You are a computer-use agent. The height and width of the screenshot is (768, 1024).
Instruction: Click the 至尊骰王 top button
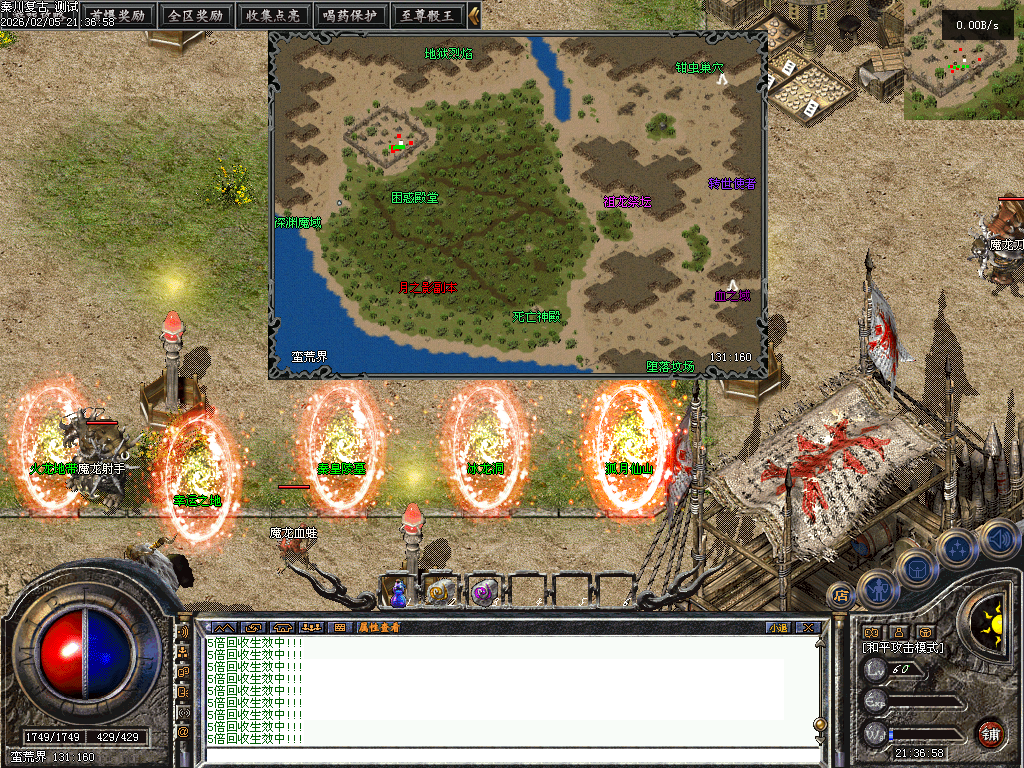pos(427,15)
